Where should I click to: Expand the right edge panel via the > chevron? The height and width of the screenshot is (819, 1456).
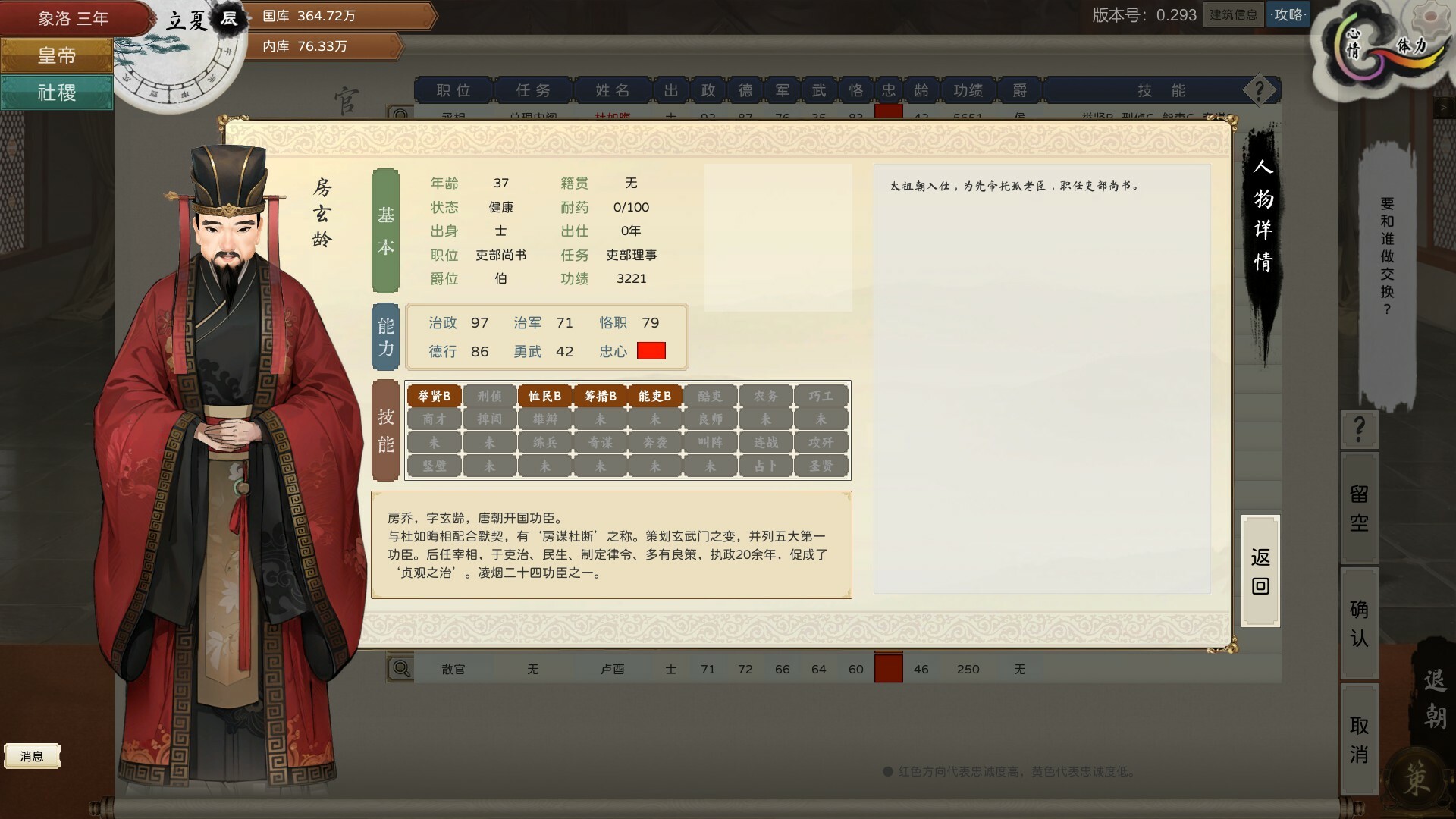1443,108
